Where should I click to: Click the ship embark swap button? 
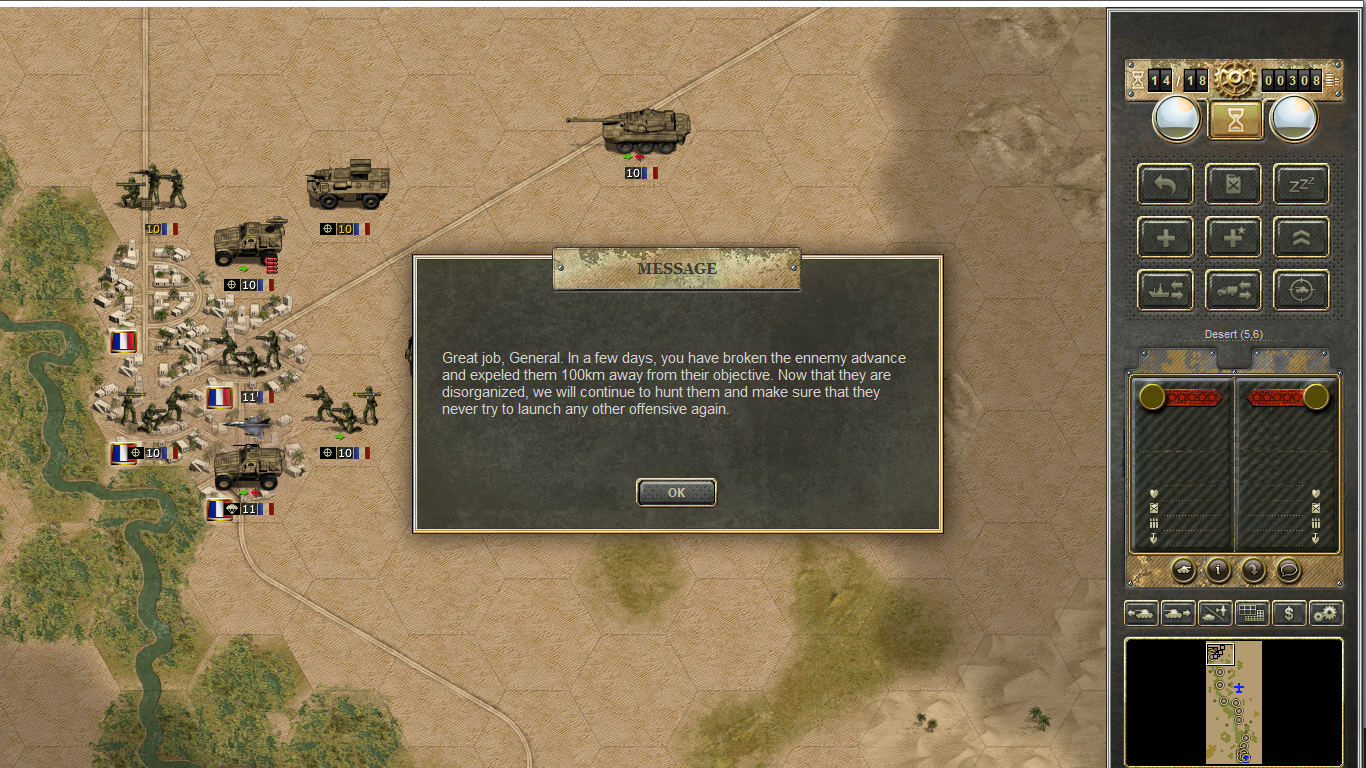tap(1165, 290)
